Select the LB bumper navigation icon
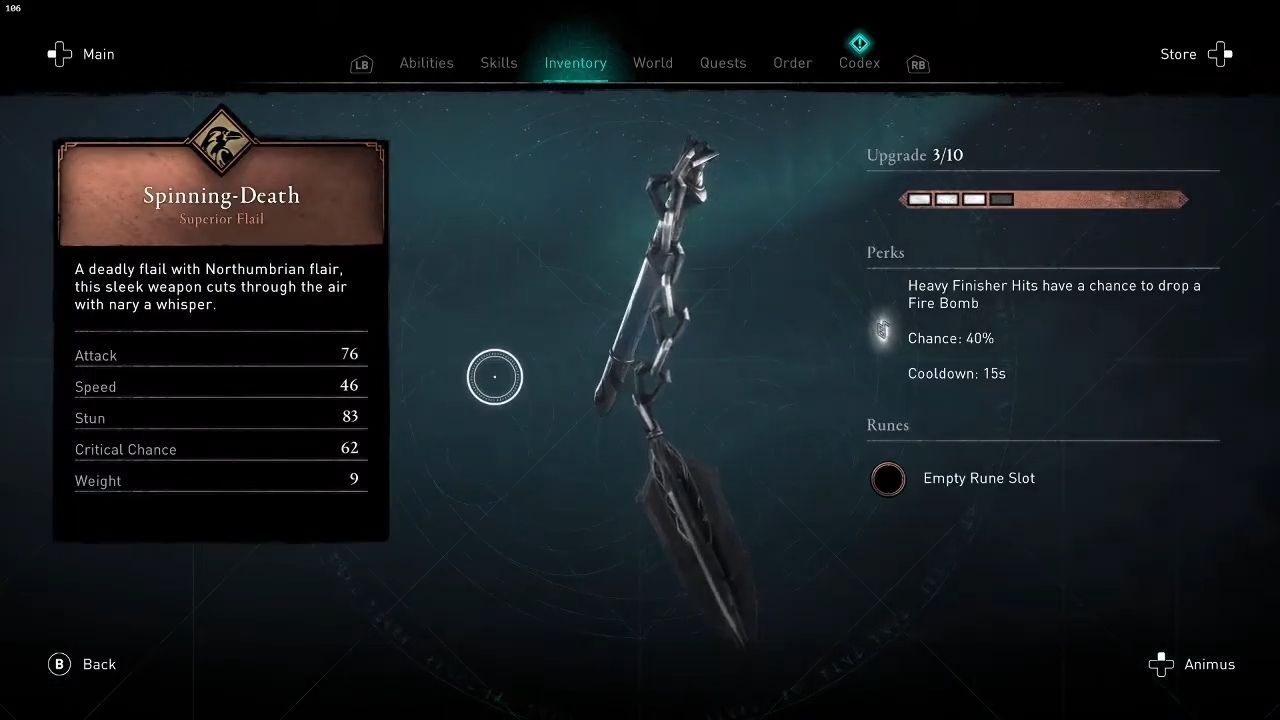Image resolution: width=1280 pixels, height=720 pixels. [x=361, y=63]
